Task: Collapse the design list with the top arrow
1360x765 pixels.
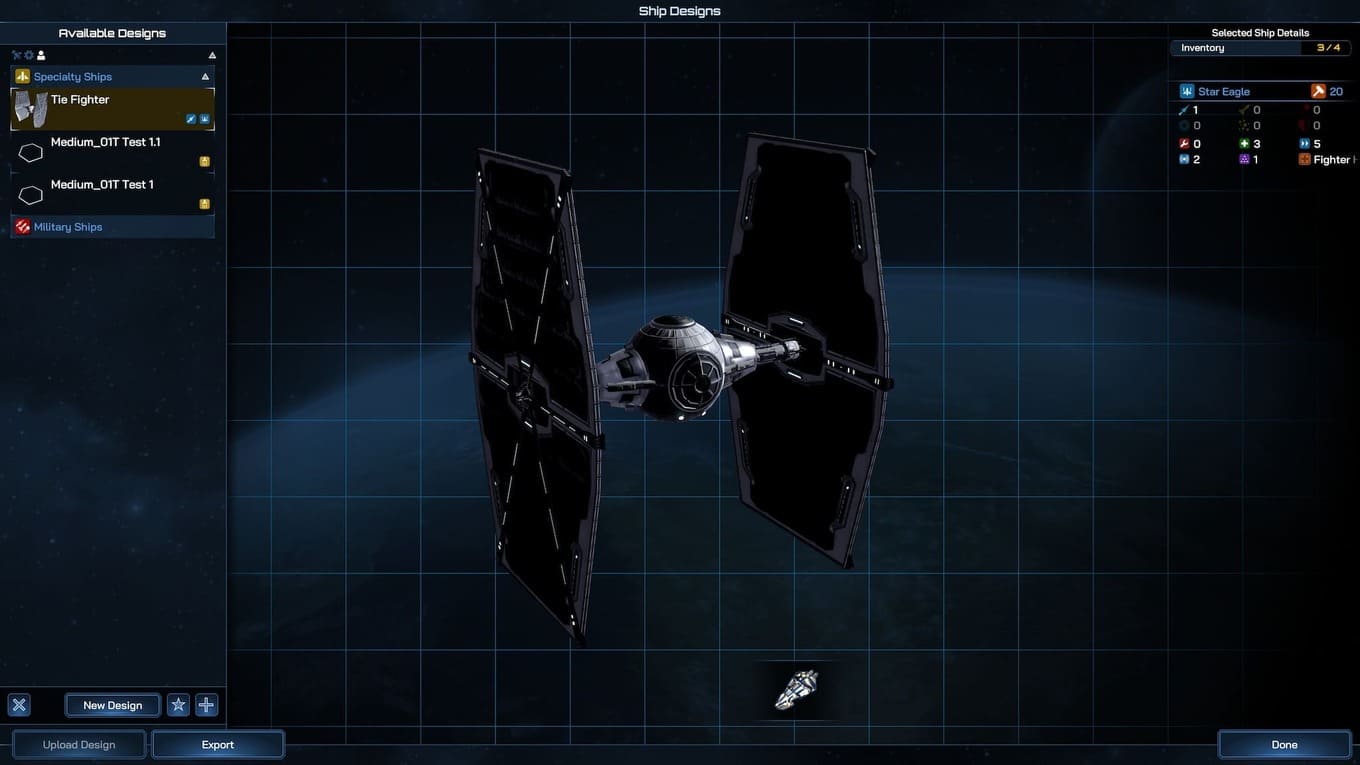Action: pos(212,55)
